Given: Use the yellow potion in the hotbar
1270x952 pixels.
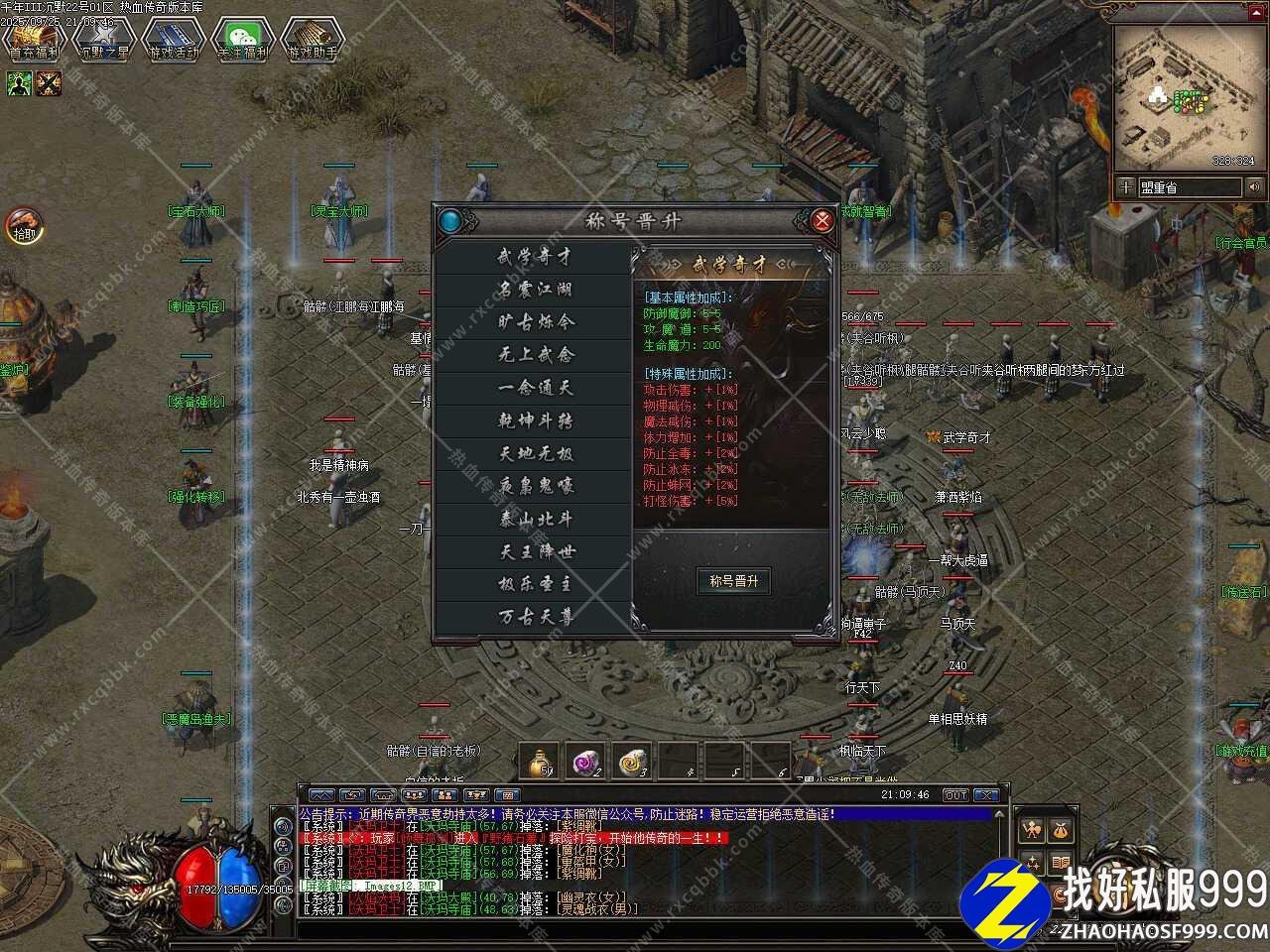Looking at the screenshot, I should click(541, 761).
